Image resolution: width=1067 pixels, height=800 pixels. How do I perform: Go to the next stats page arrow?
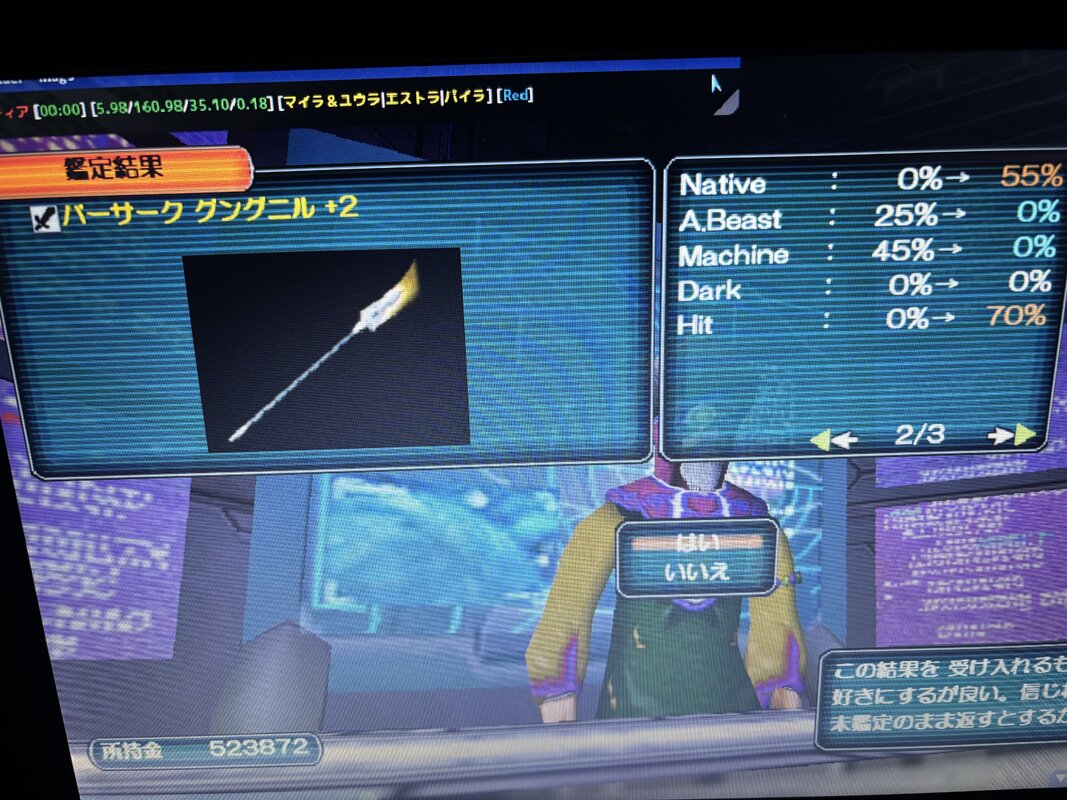tap(1011, 435)
